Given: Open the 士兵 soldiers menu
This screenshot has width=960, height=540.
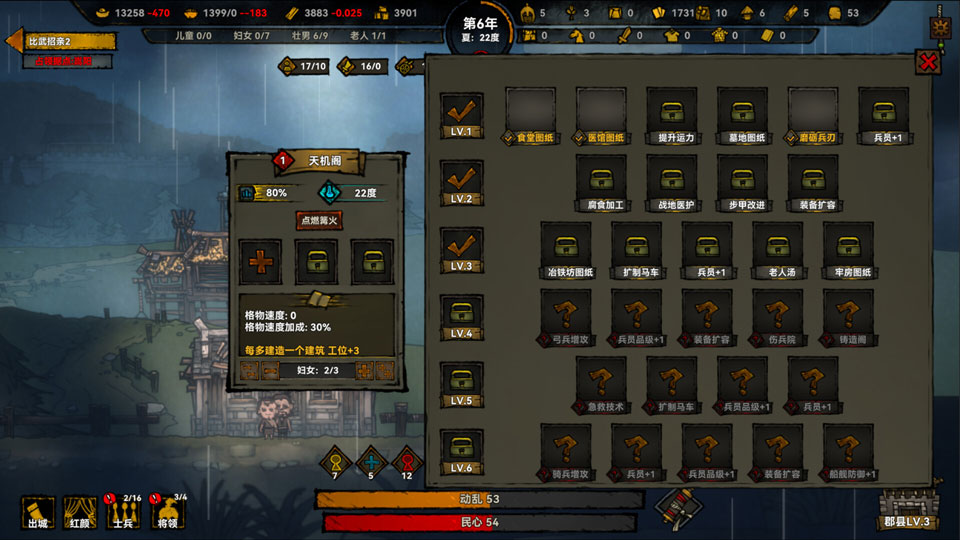Looking at the screenshot, I should tap(124, 511).
